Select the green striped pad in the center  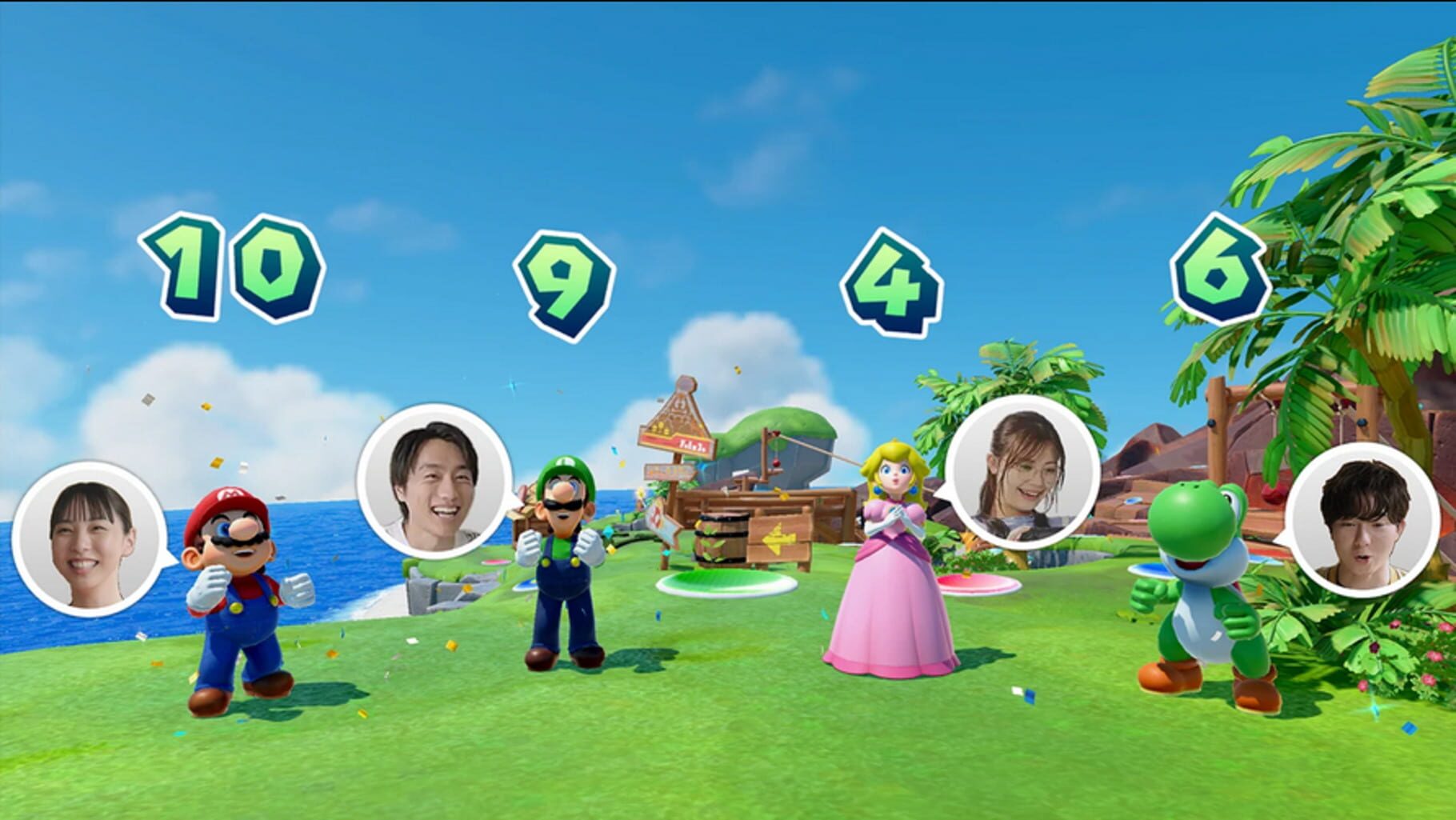(716, 580)
